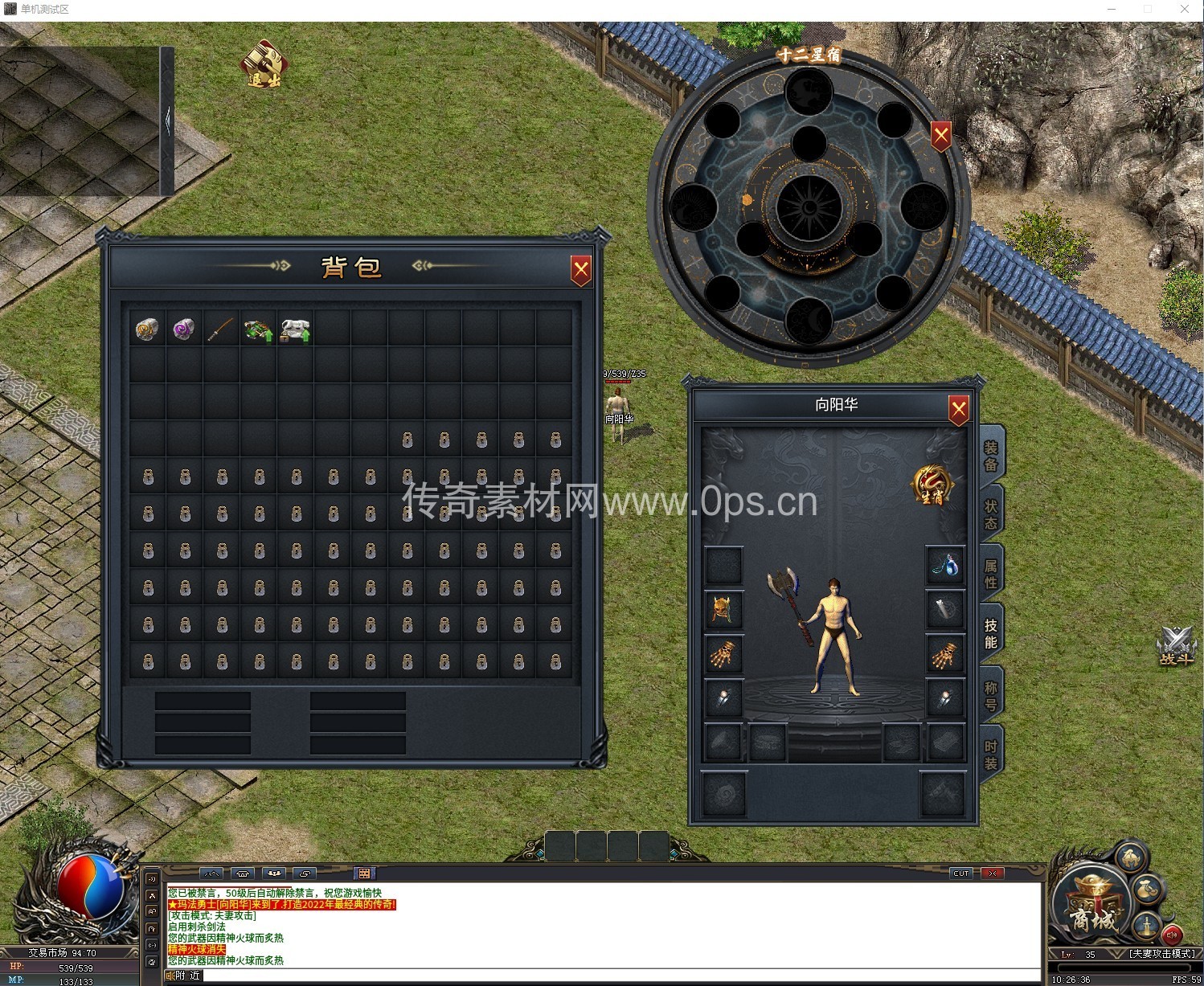This screenshot has width=1204, height=986.
Task: Switch to the 装备 equipment tab
Action: (991, 456)
